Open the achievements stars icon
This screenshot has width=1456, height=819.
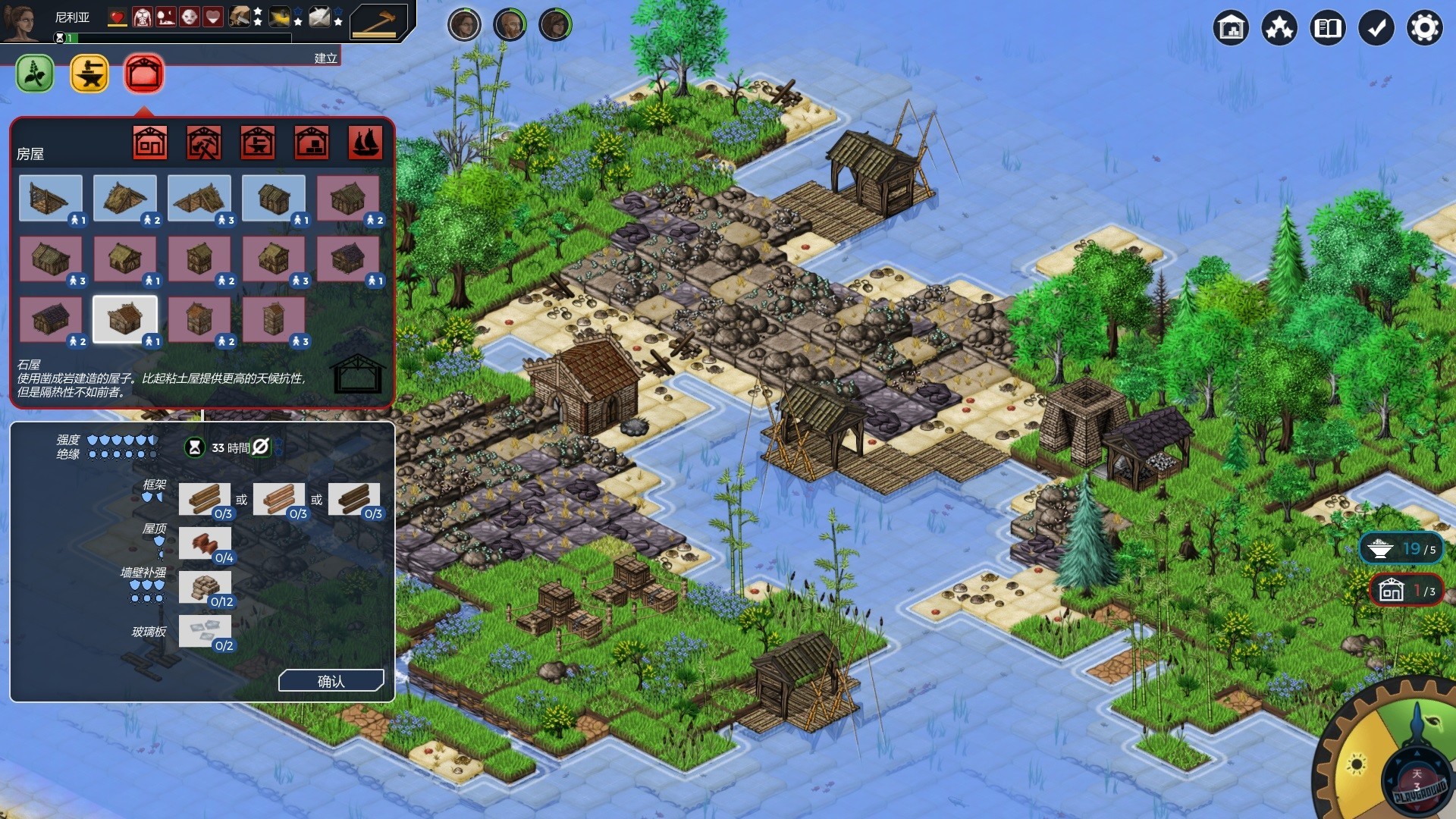coord(1279,27)
